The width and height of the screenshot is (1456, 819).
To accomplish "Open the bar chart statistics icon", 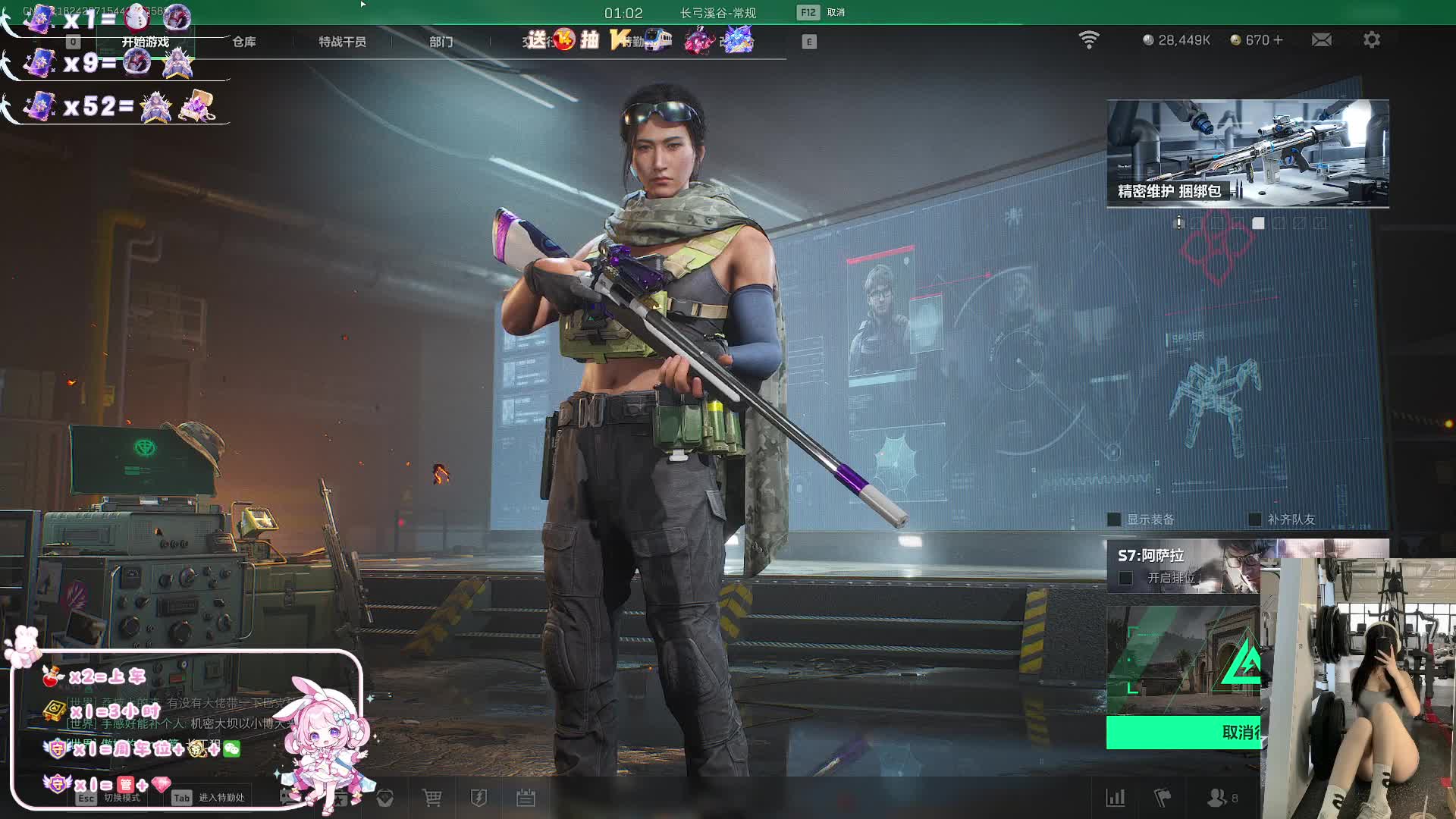I will click(x=1116, y=798).
